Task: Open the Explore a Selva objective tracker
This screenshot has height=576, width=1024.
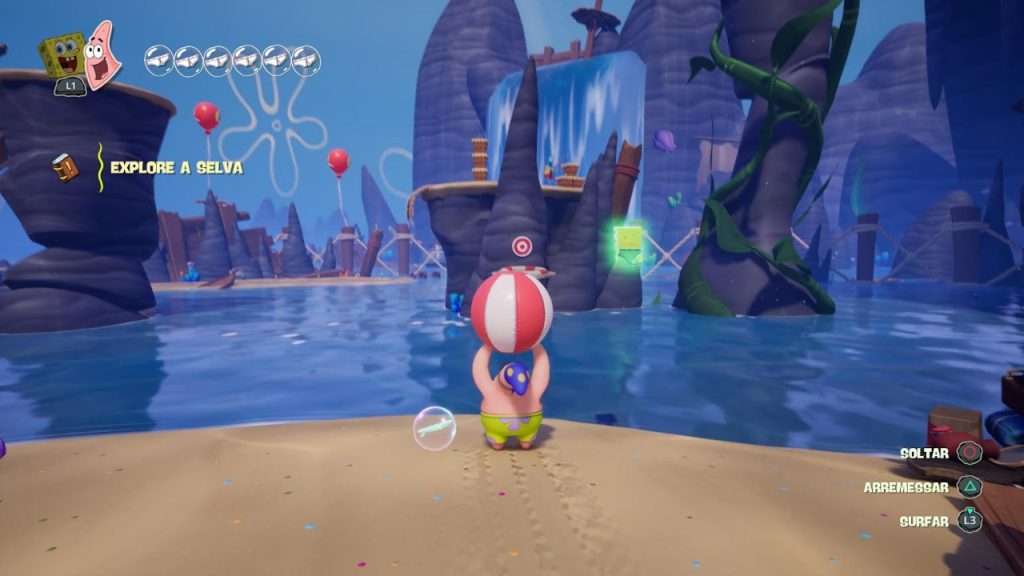Action: pyautogui.click(x=176, y=167)
